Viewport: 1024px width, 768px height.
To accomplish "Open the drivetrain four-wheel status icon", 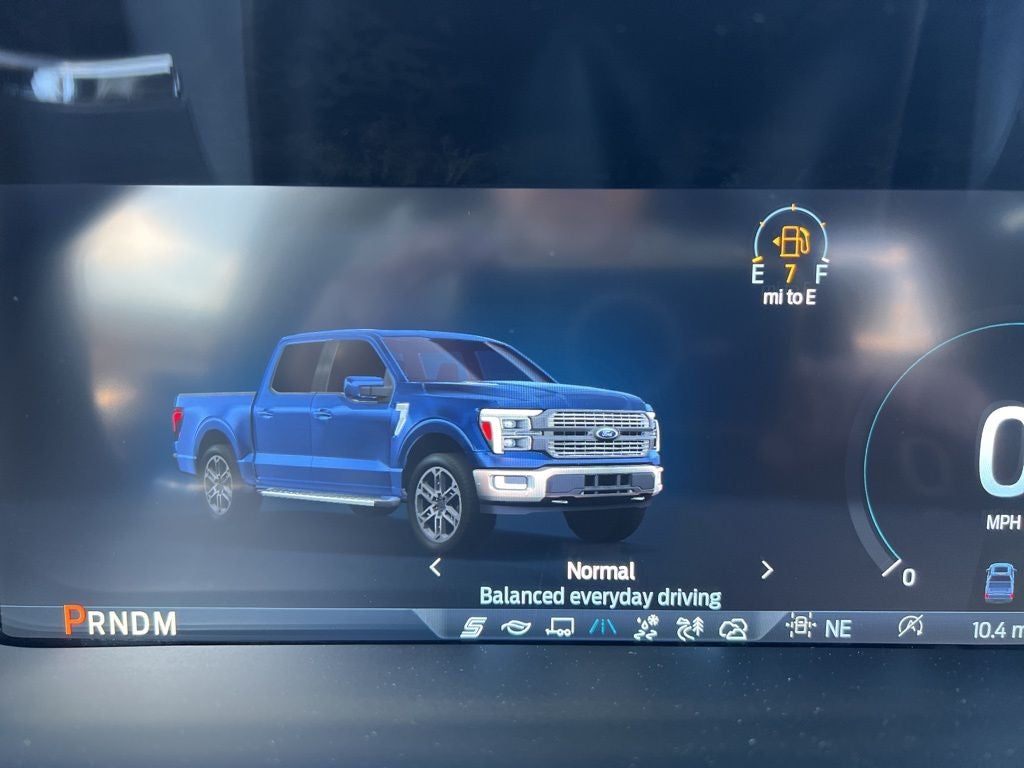I will tap(800, 627).
